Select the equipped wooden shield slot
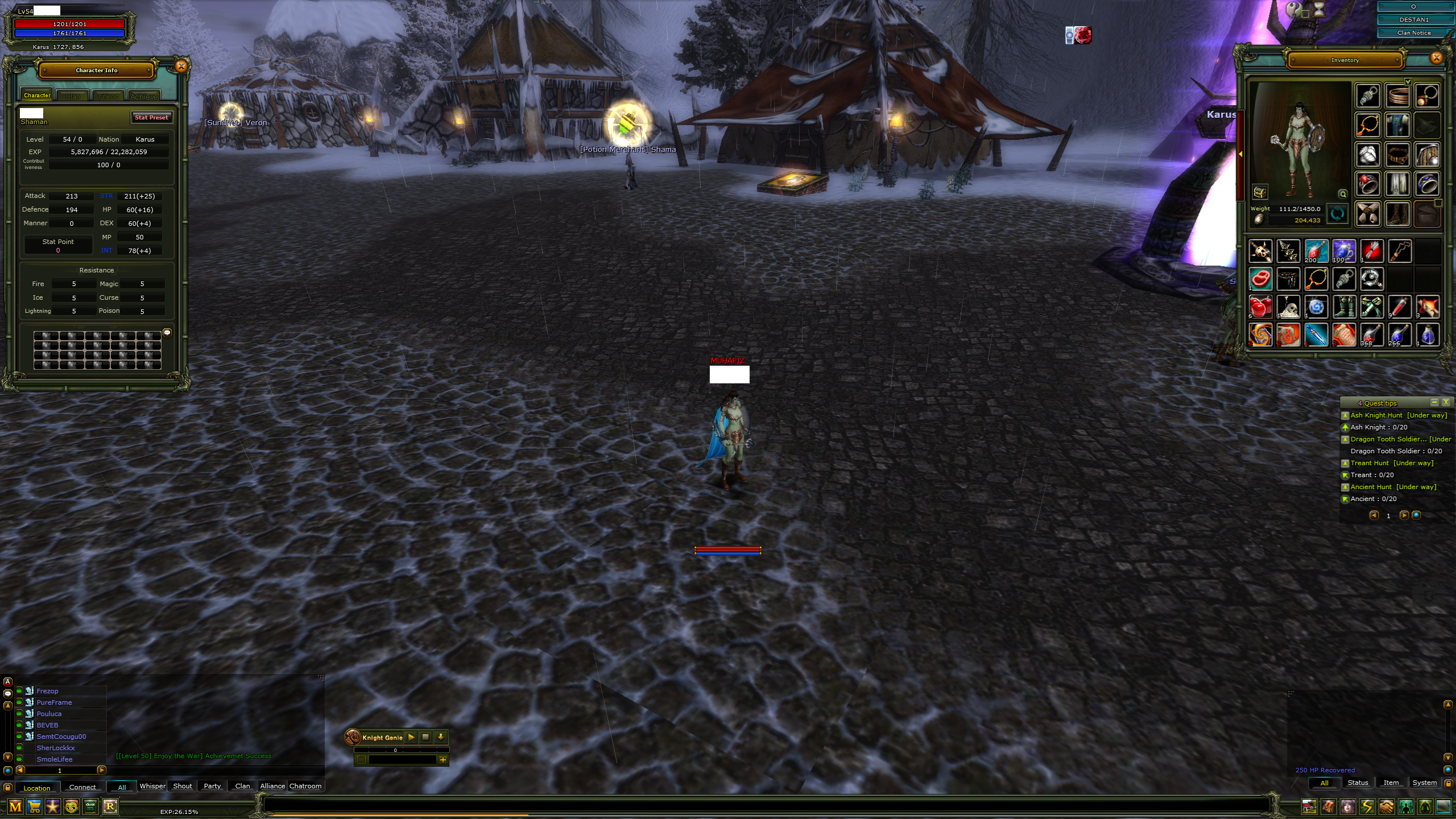1456x819 pixels. 1427,155
